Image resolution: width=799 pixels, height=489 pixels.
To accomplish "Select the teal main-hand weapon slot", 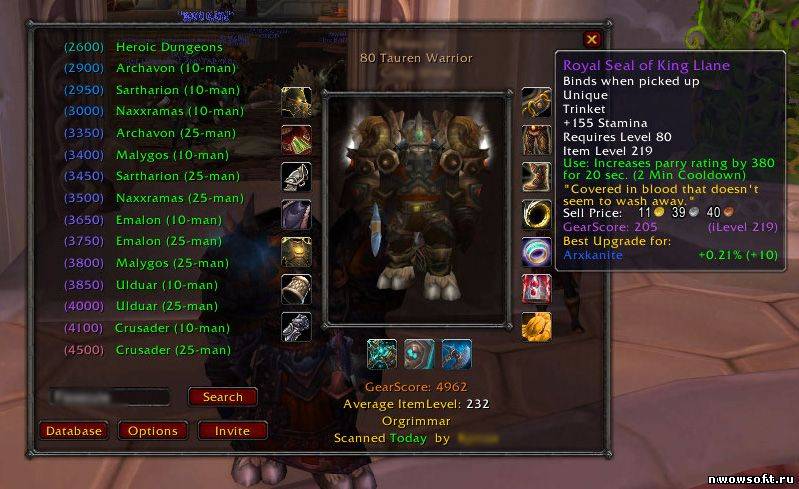I will point(382,354).
